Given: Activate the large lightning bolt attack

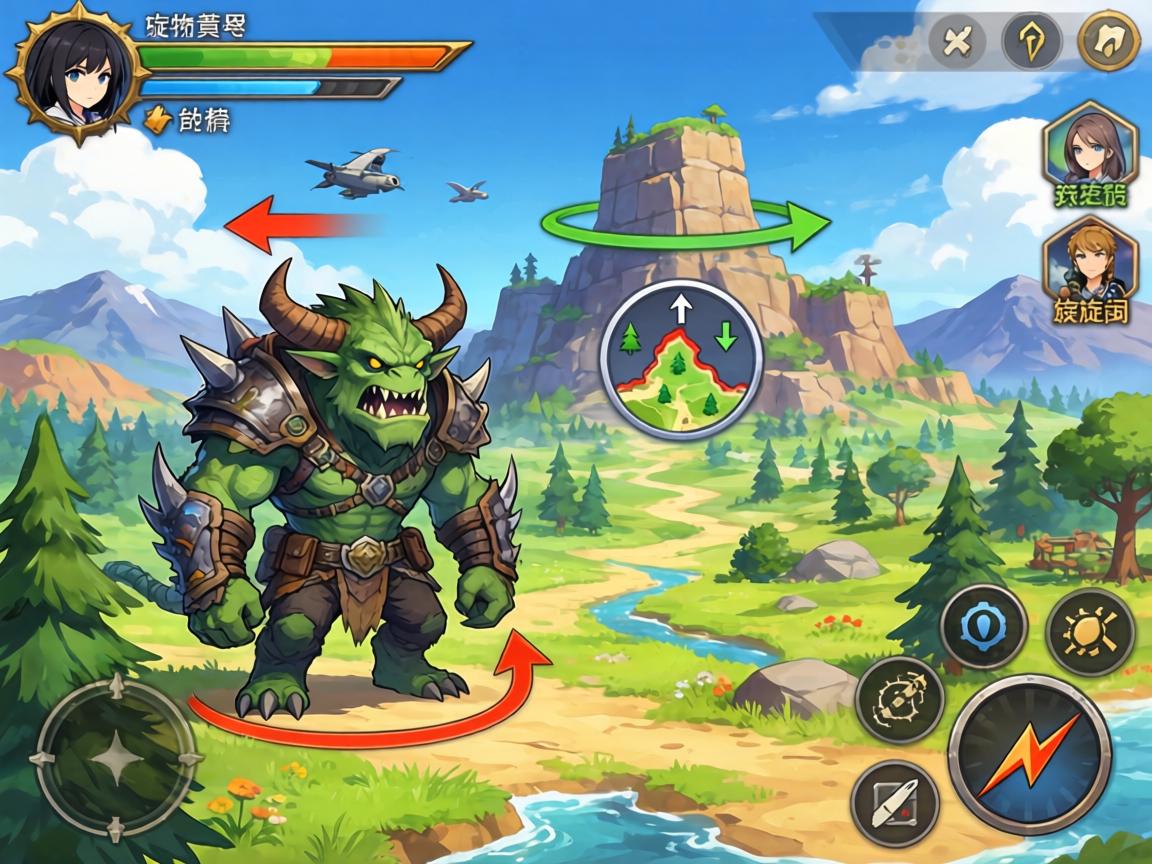Looking at the screenshot, I should (x=1029, y=755).
